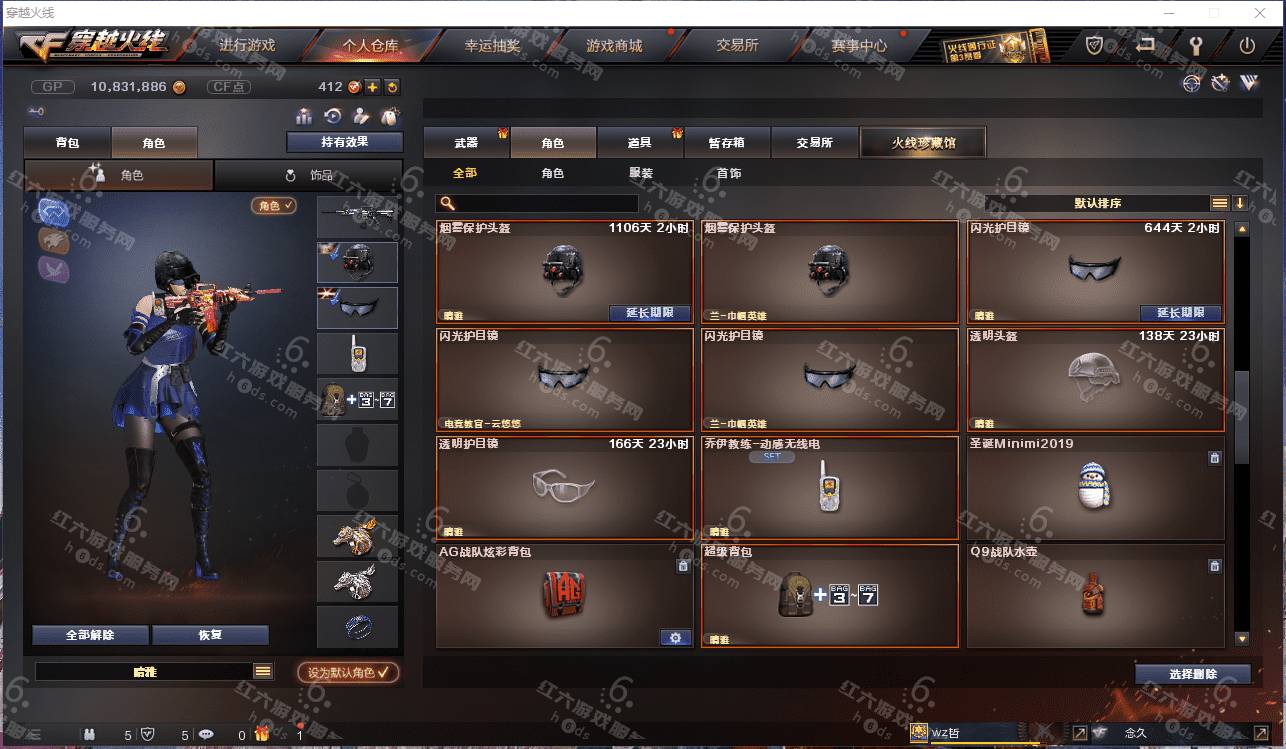Open the 赛事中心 menu

(x=859, y=45)
